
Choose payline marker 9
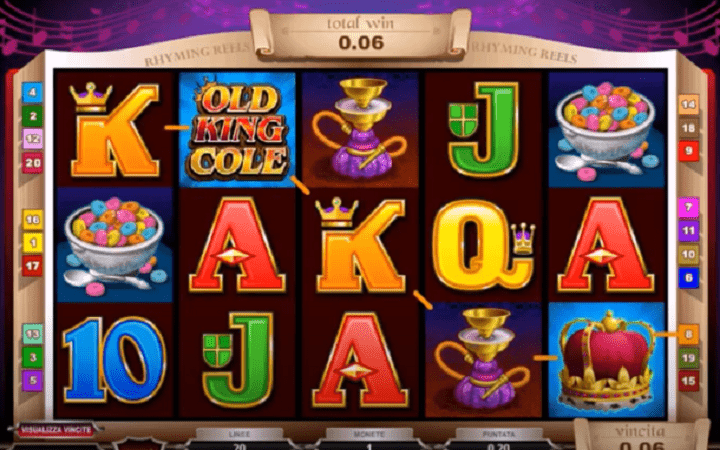688,151
